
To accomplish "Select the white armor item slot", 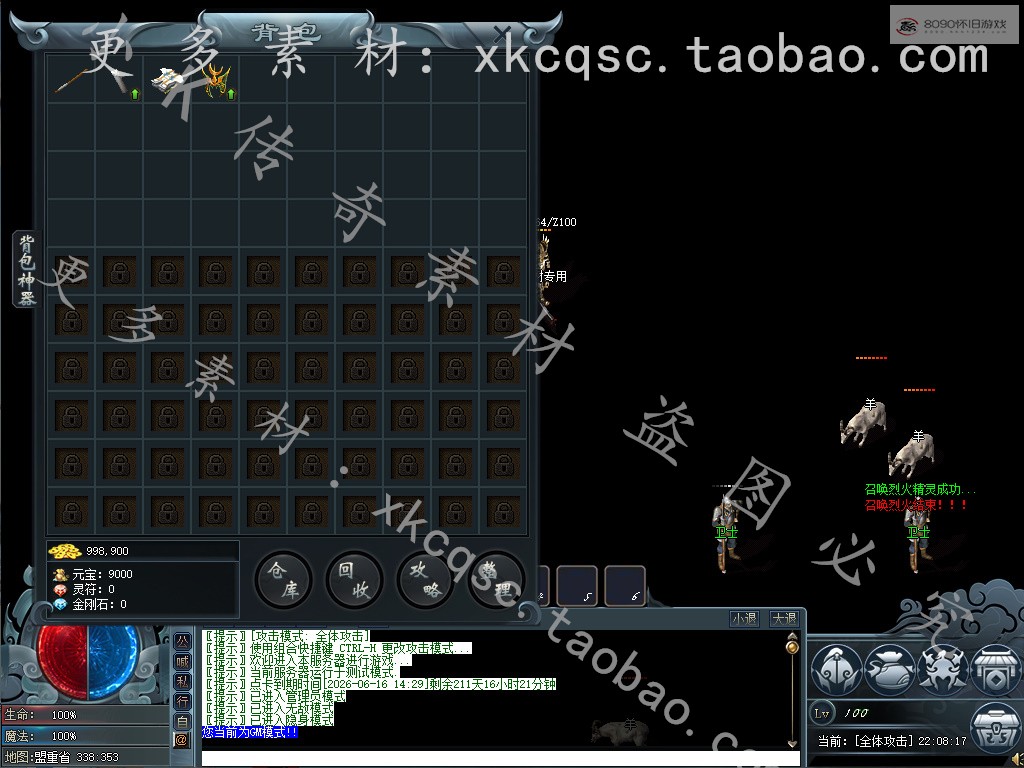I will [168, 79].
